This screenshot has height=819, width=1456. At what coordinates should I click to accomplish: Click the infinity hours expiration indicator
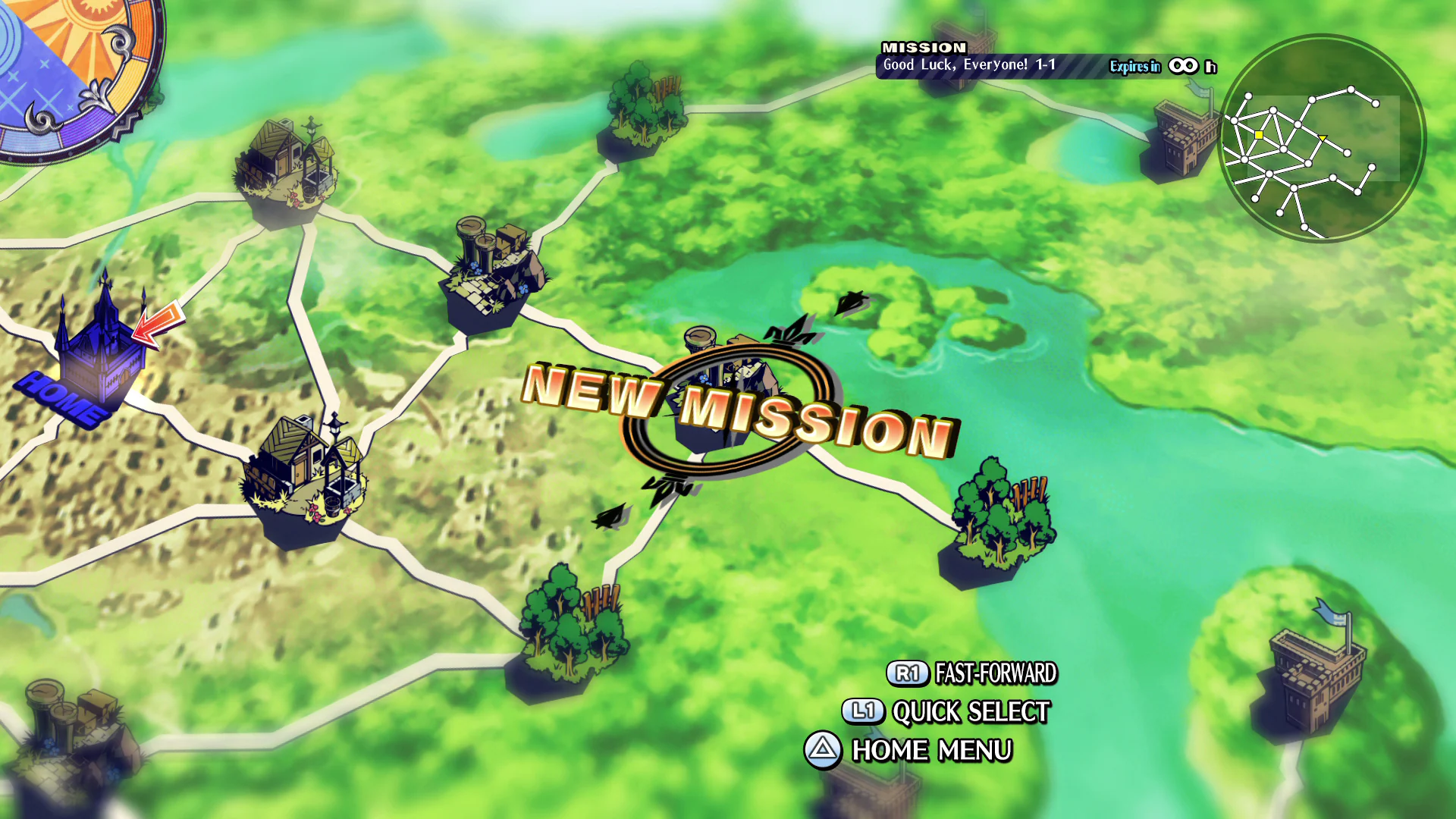pos(1187,67)
